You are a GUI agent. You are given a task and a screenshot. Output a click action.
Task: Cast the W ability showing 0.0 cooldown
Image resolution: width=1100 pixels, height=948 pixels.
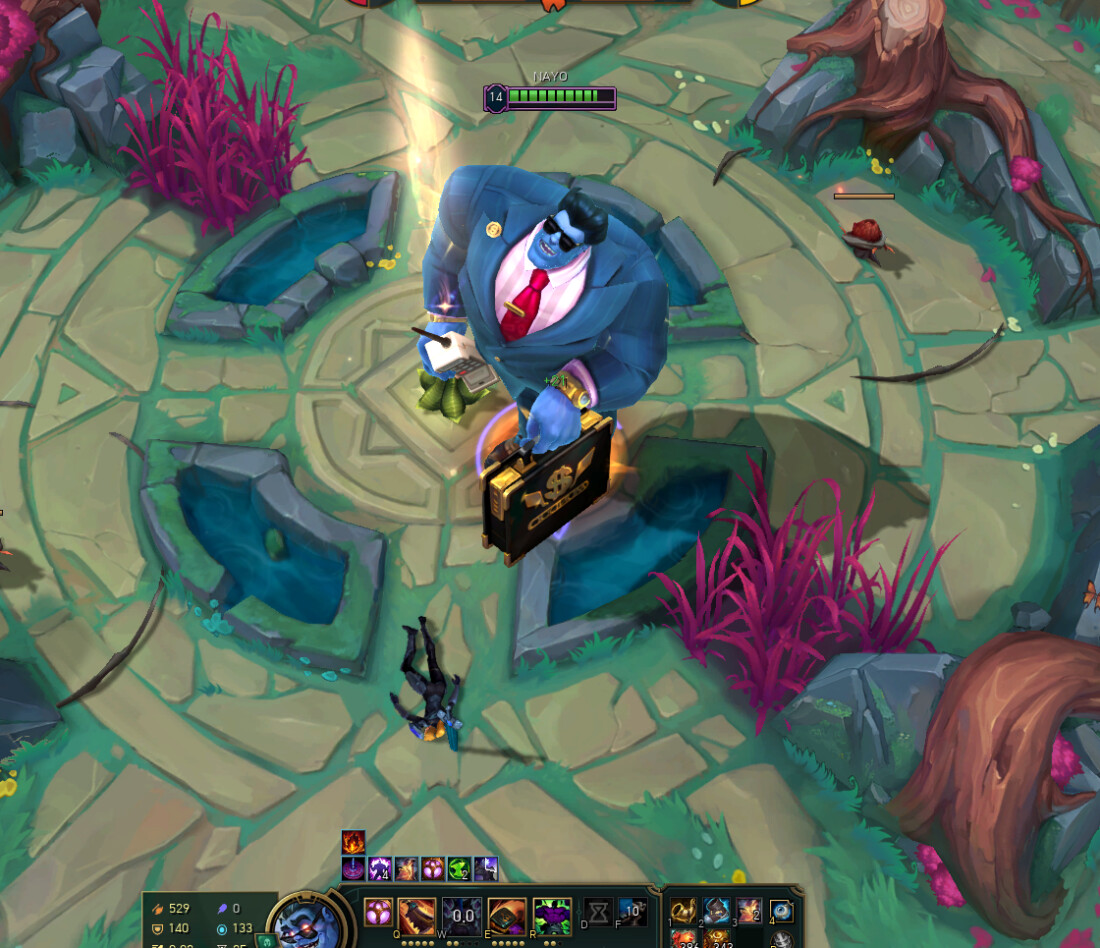(x=462, y=915)
